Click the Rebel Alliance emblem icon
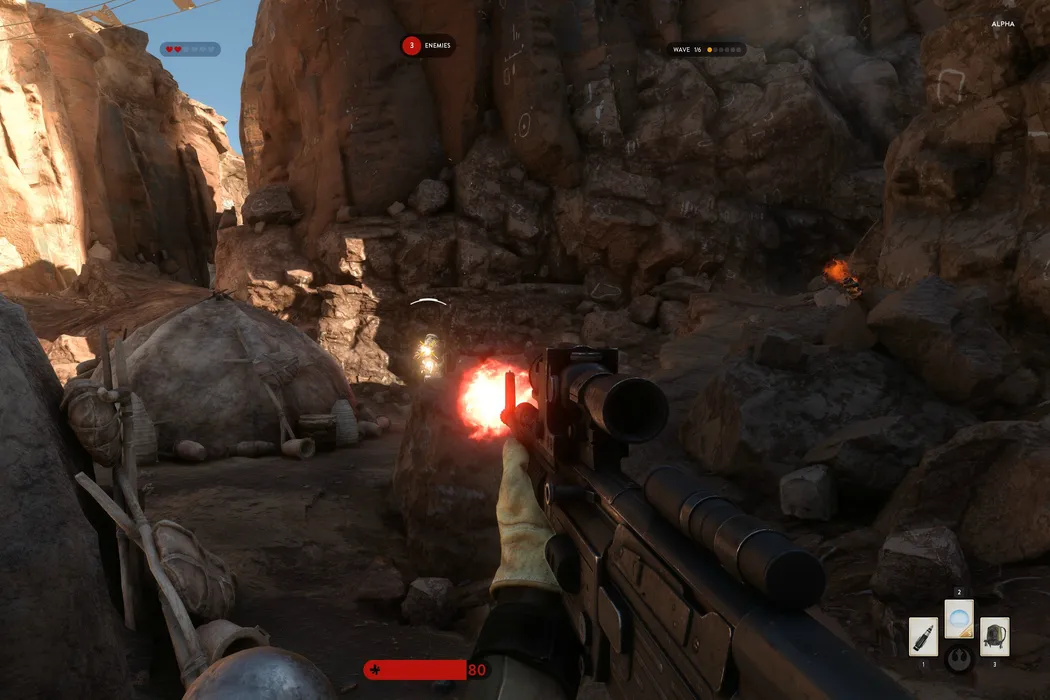Image resolution: width=1050 pixels, height=700 pixels. click(959, 659)
